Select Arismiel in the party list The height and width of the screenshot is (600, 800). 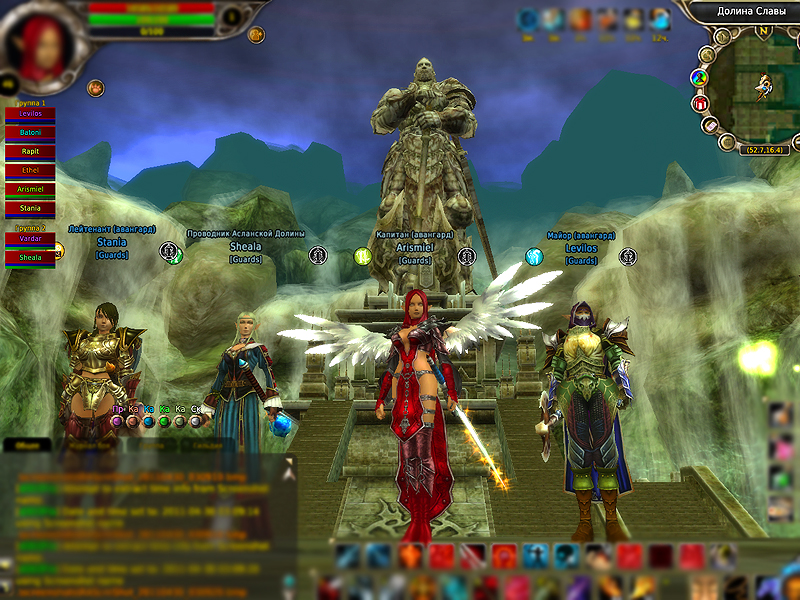pyautogui.click(x=30, y=189)
